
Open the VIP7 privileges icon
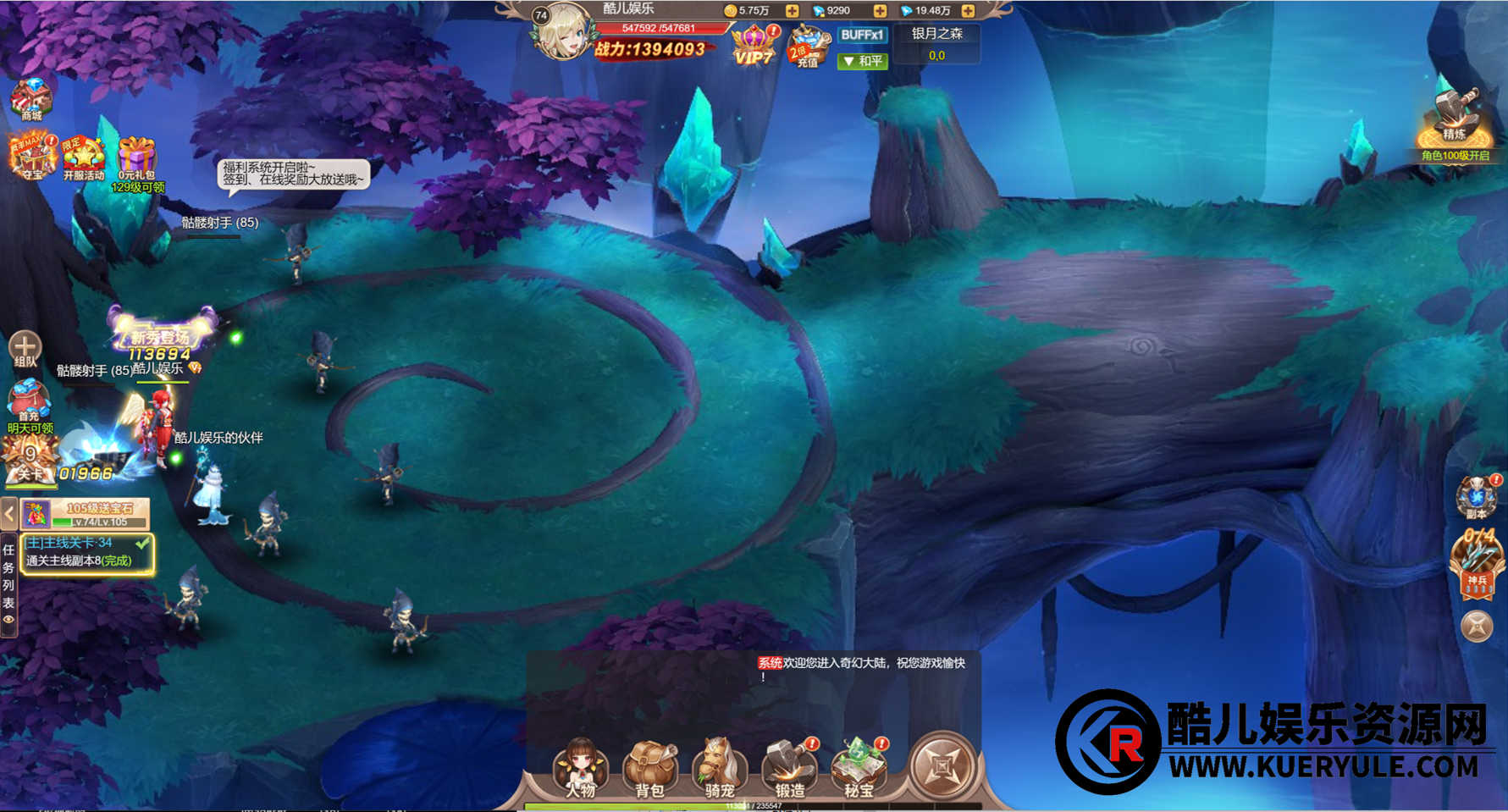point(754,46)
